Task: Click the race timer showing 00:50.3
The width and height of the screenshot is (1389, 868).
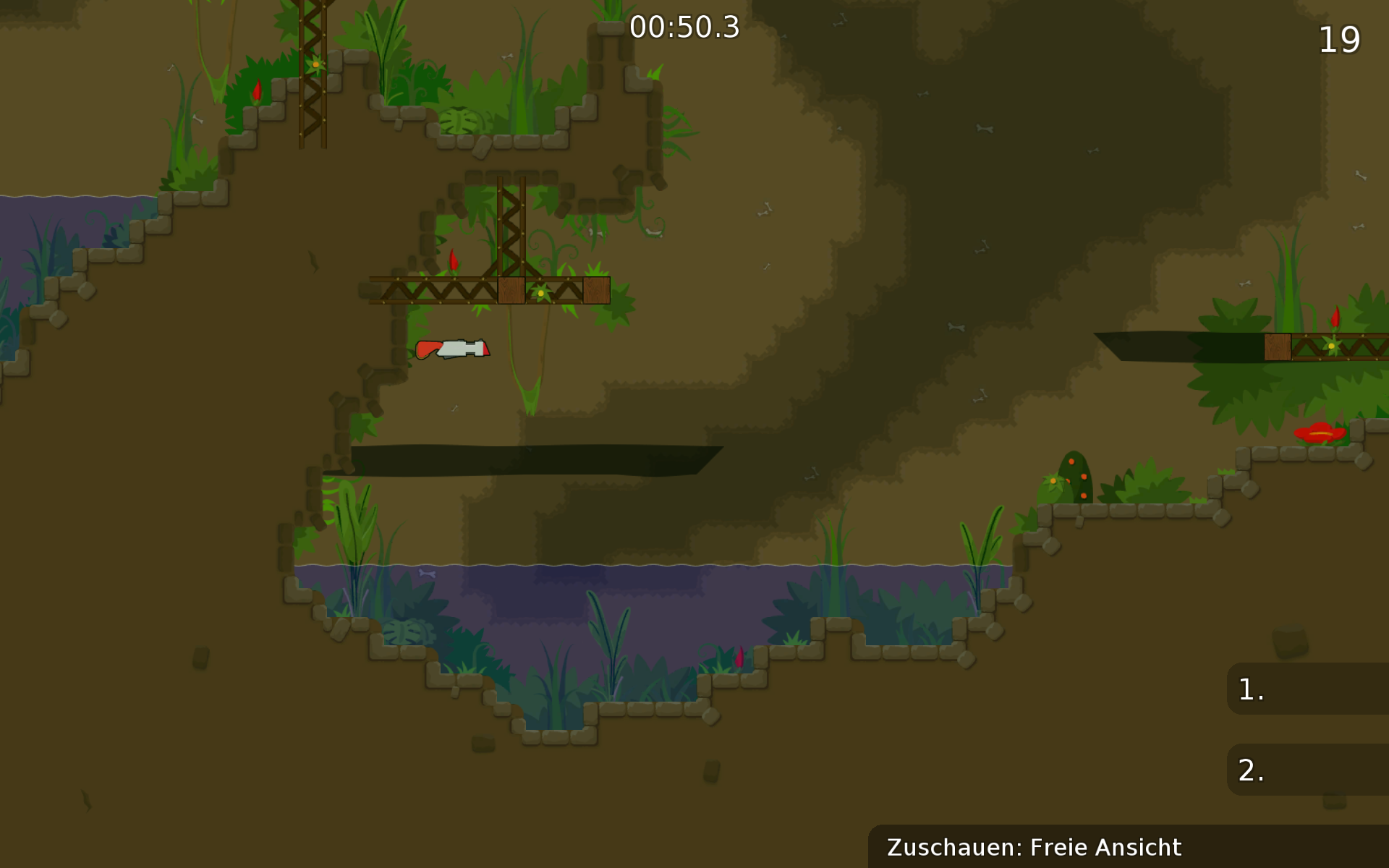Action: pyautogui.click(x=683, y=27)
